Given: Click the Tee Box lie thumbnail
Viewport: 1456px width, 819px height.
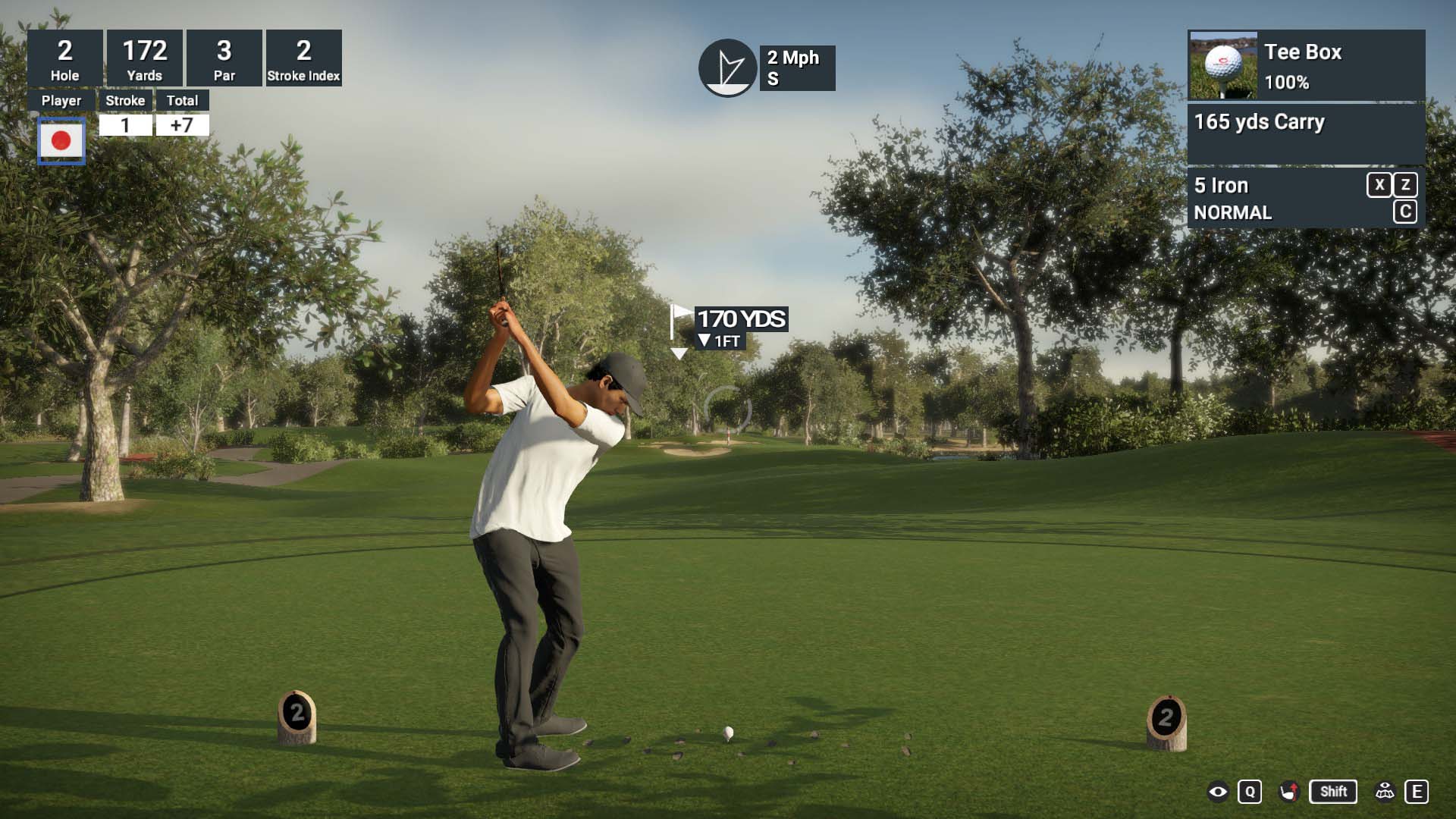Looking at the screenshot, I should pos(1223,65).
